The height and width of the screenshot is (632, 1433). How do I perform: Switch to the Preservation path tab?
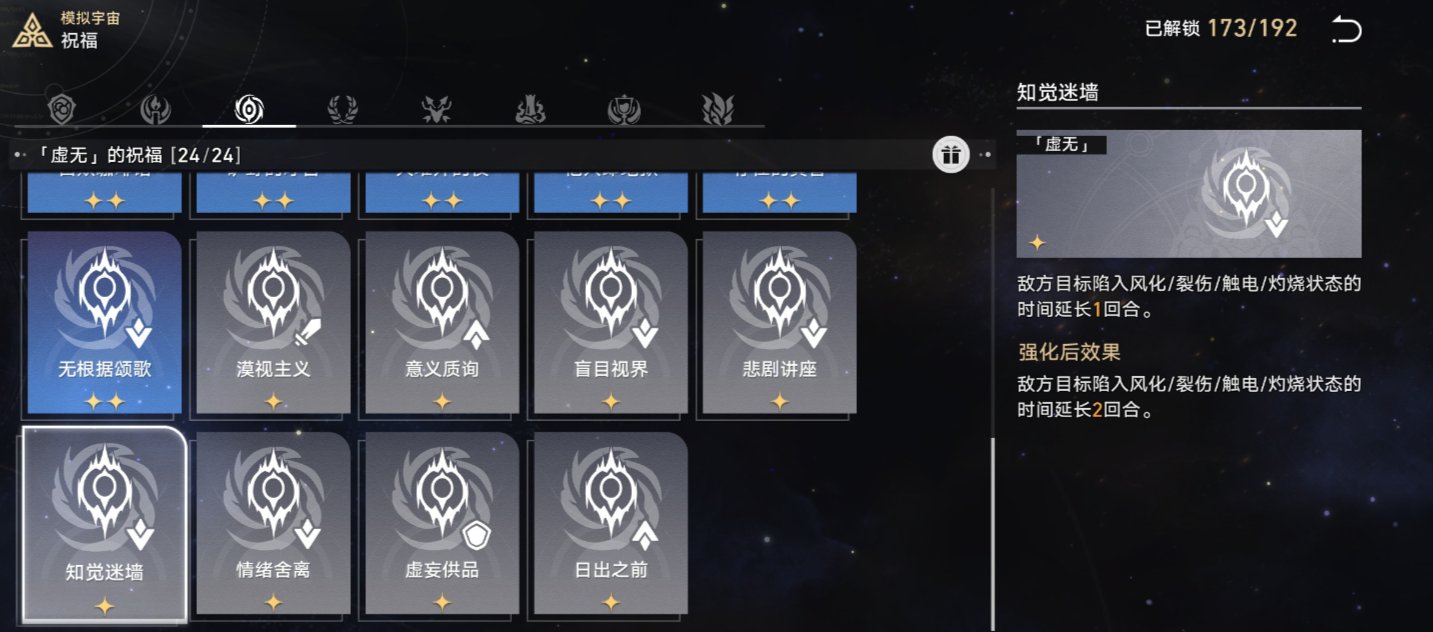click(63, 108)
